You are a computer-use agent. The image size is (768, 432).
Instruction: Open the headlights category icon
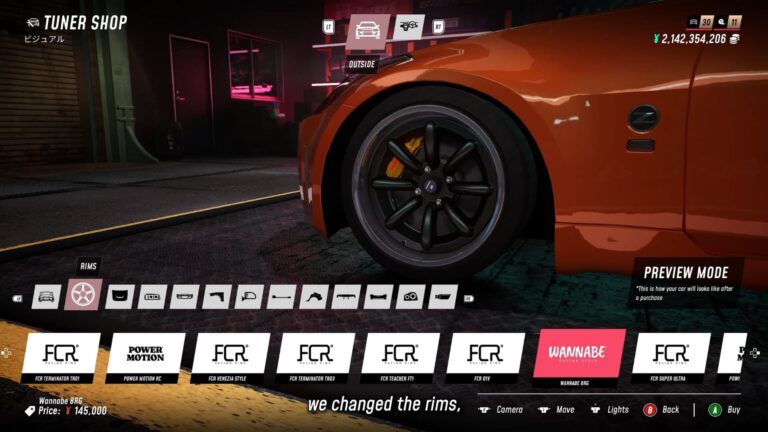pos(411,296)
